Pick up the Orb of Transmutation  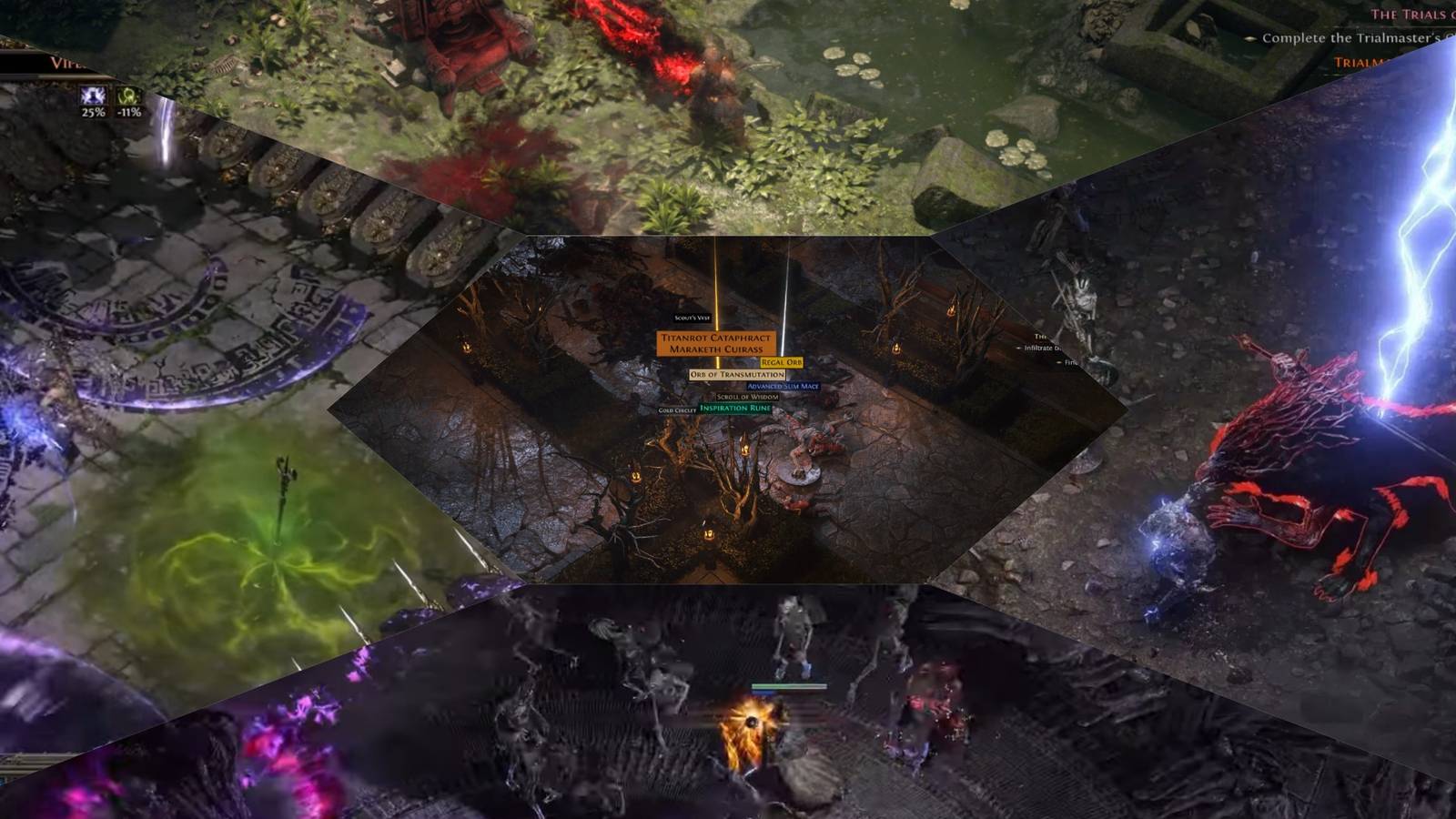coord(738,374)
